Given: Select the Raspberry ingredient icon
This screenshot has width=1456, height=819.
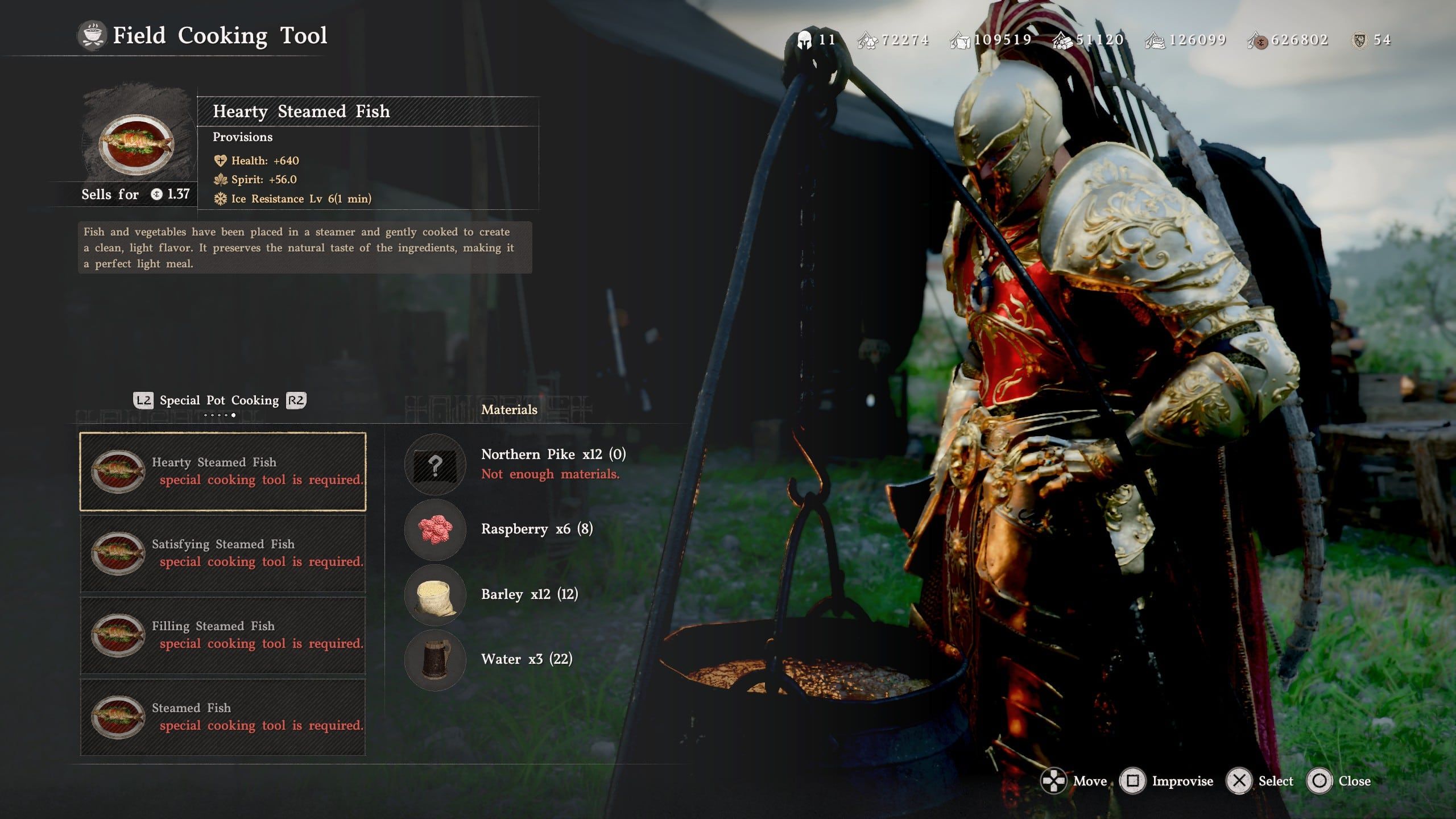Looking at the screenshot, I should (435, 530).
